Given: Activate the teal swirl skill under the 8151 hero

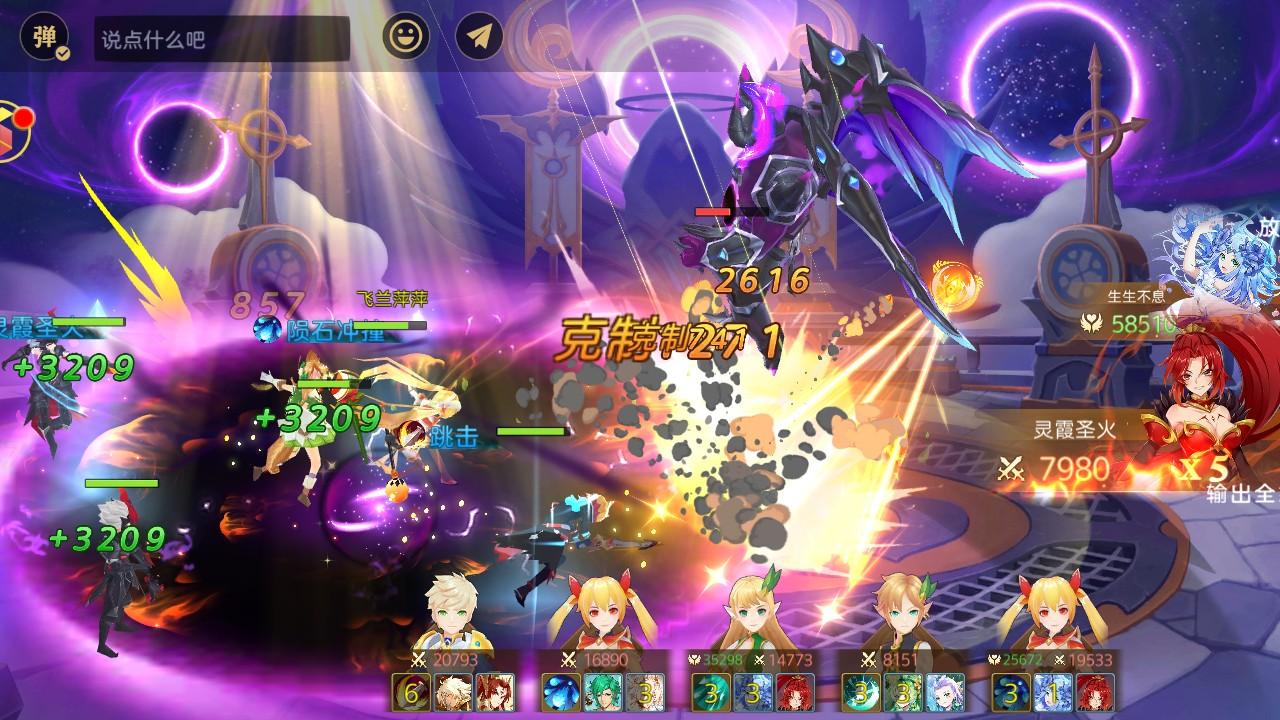Looking at the screenshot, I should click(x=861, y=692).
